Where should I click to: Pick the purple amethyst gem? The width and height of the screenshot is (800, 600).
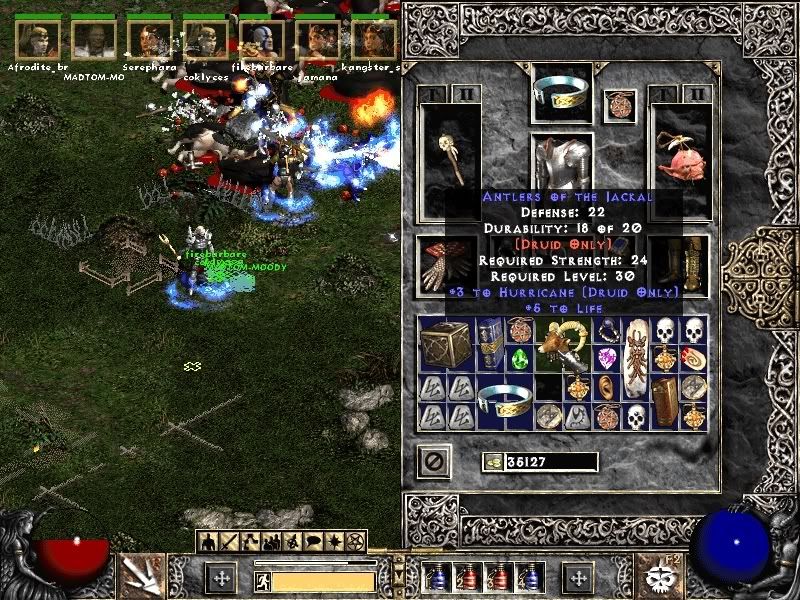tap(607, 357)
